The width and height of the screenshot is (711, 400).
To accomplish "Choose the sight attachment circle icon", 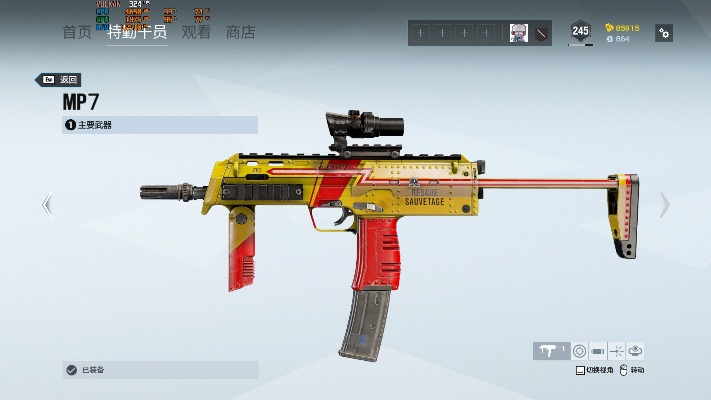I will coord(579,350).
